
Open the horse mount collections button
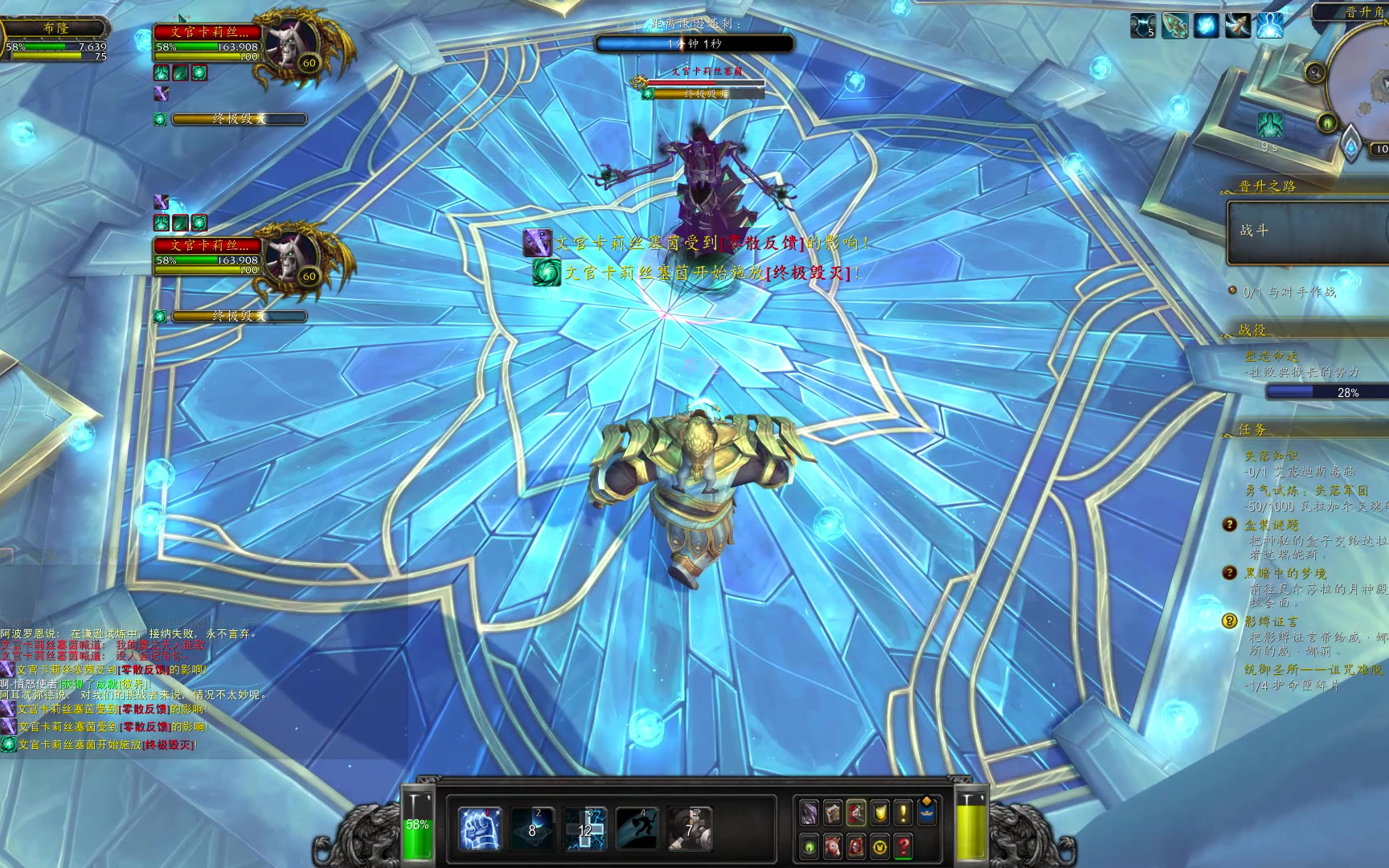click(833, 846)
